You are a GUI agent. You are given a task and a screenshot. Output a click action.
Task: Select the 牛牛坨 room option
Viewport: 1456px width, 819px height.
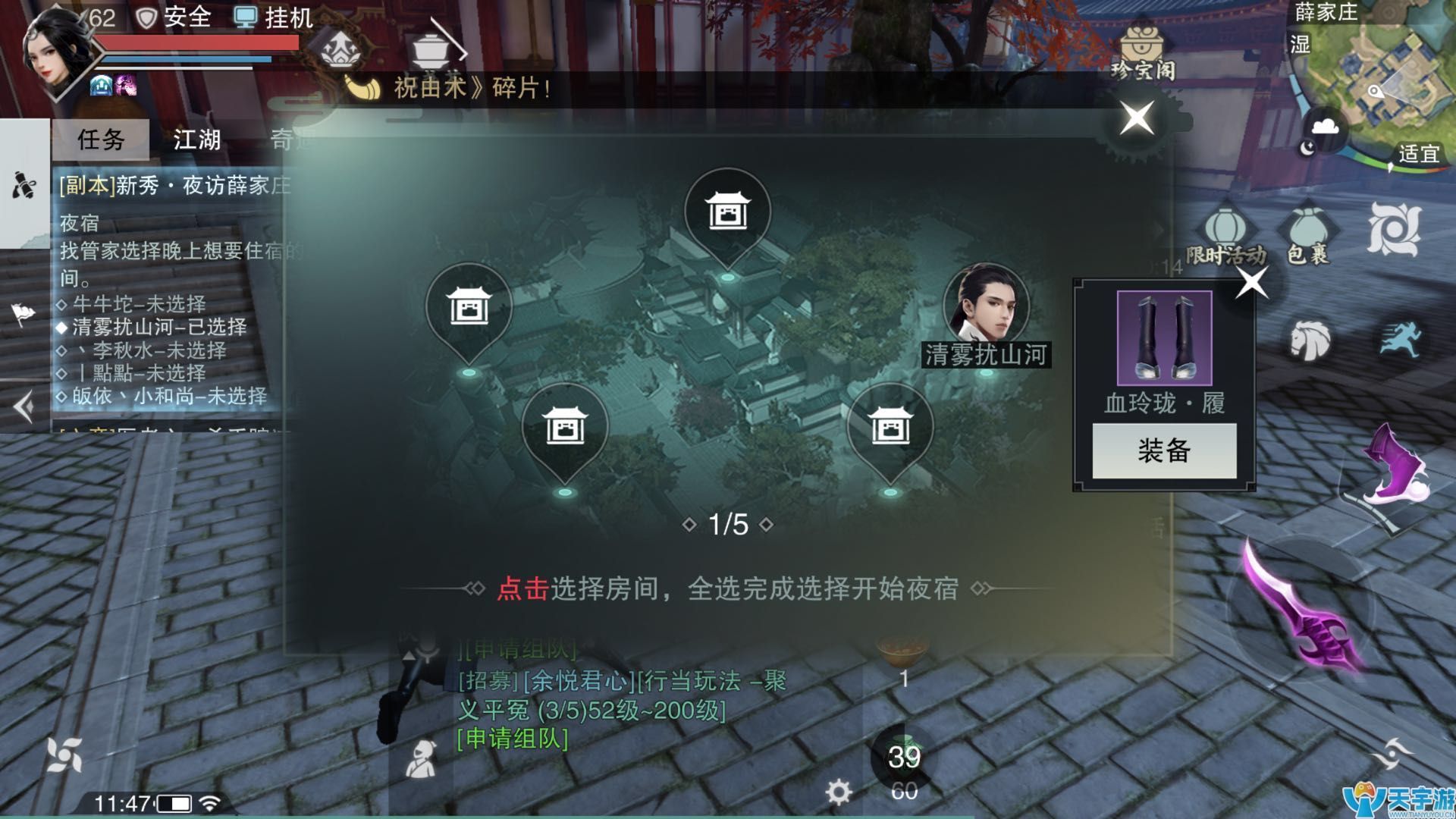point(129,303)
